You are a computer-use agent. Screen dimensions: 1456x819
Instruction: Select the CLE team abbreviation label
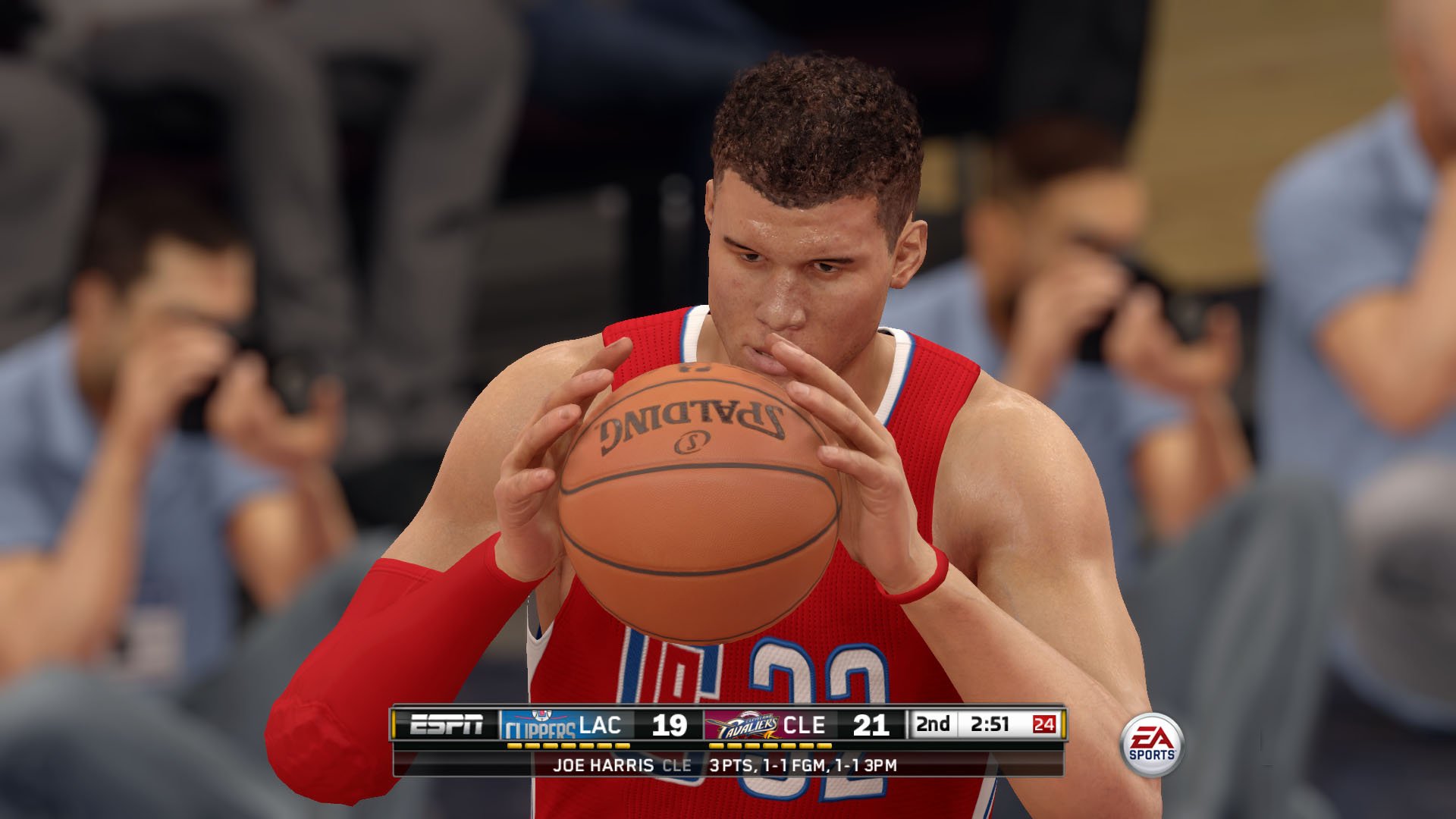(x=804, y=724)
